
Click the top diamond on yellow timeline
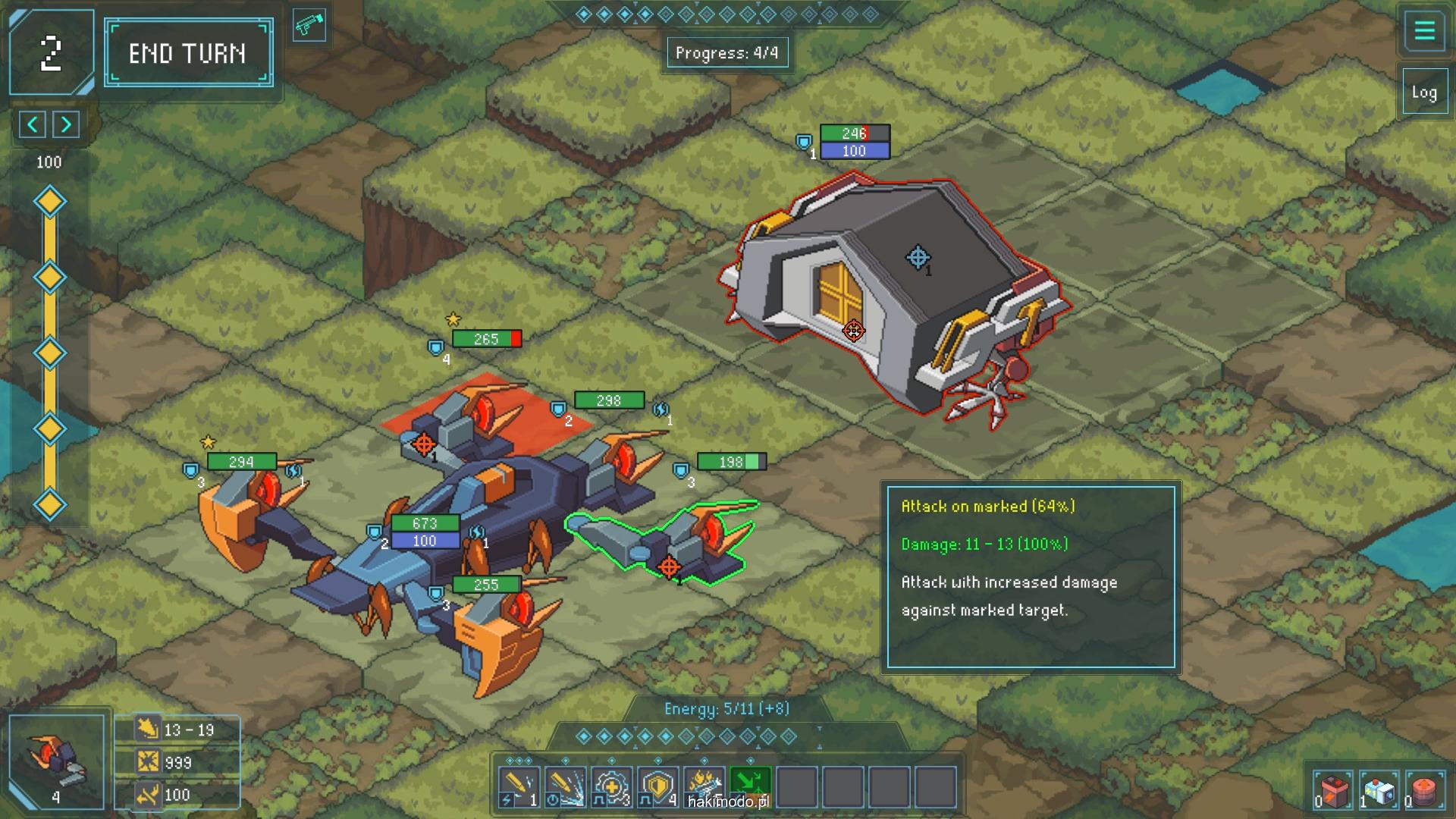(50, 202)
